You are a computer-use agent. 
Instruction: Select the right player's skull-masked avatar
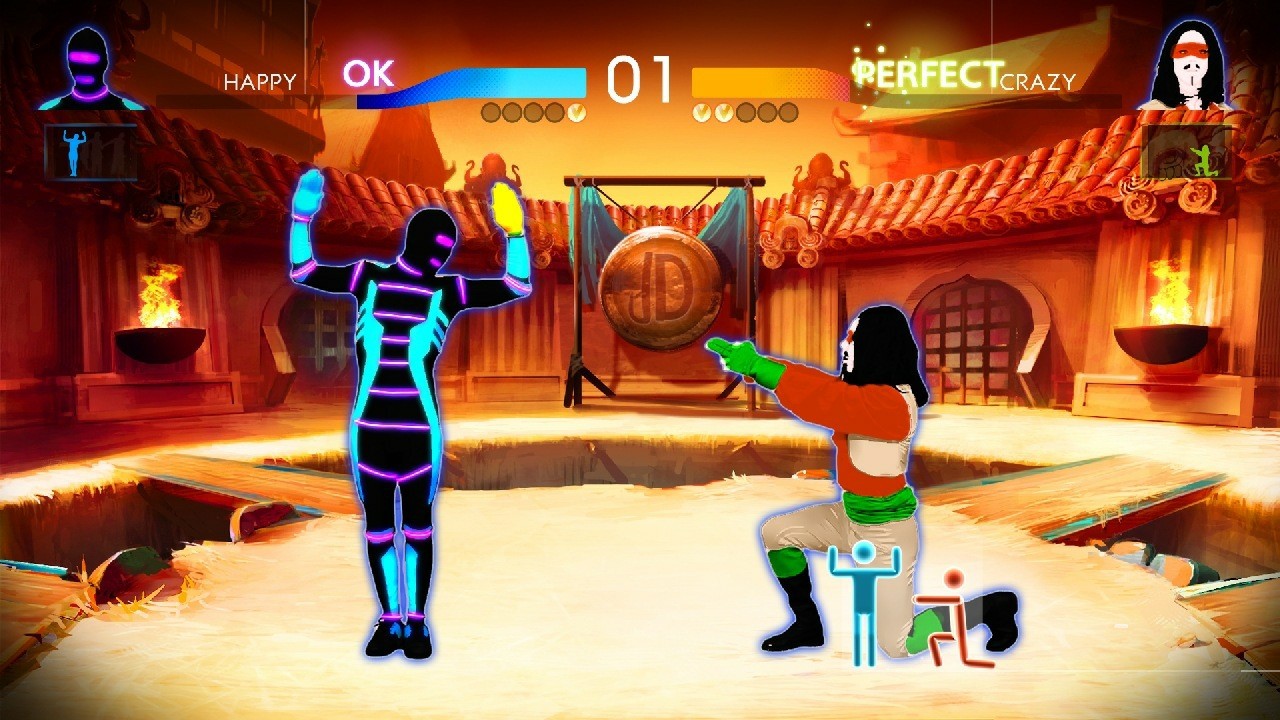point(1190,60)
